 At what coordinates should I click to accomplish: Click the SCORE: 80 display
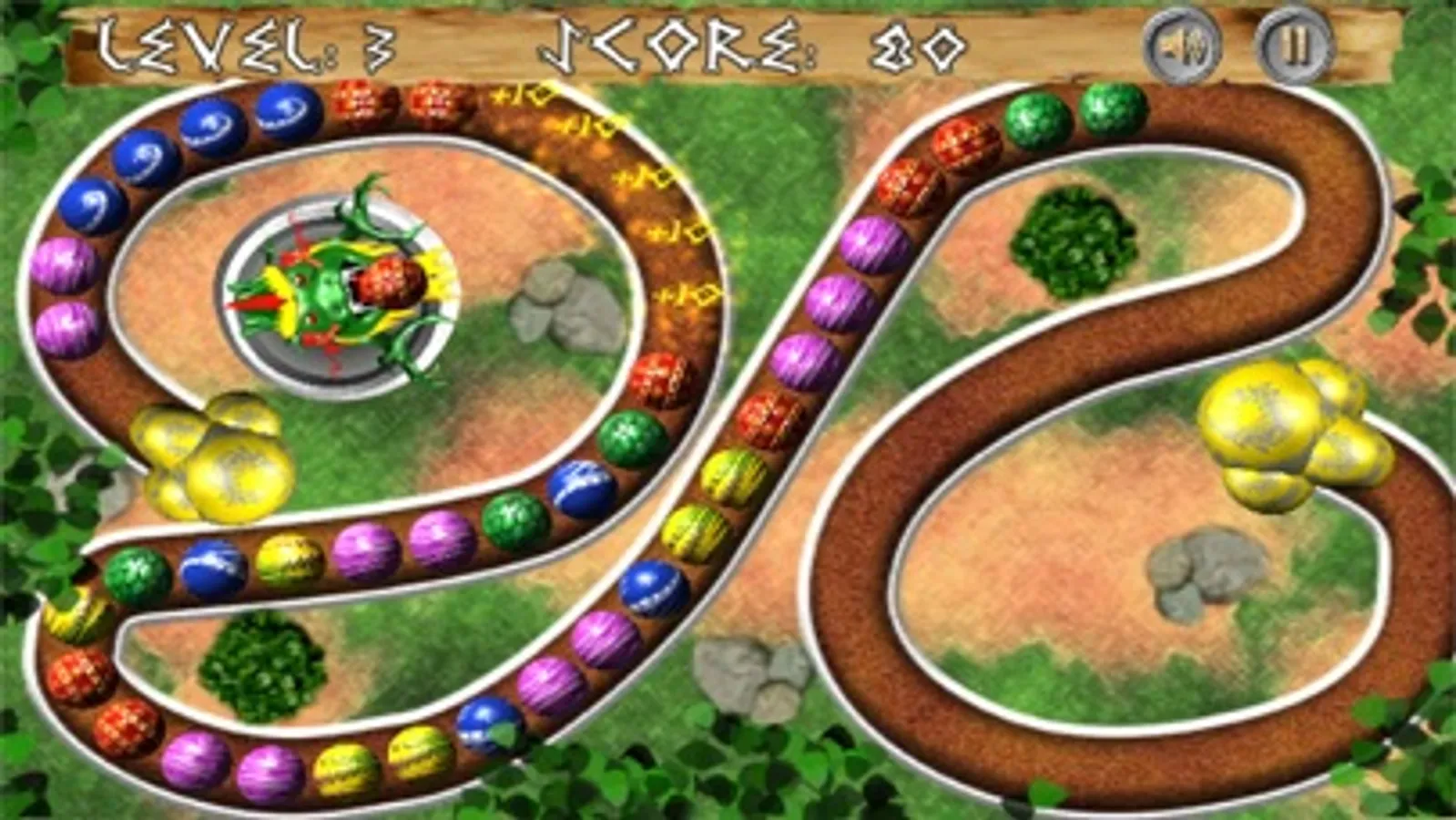click(756, 44)
